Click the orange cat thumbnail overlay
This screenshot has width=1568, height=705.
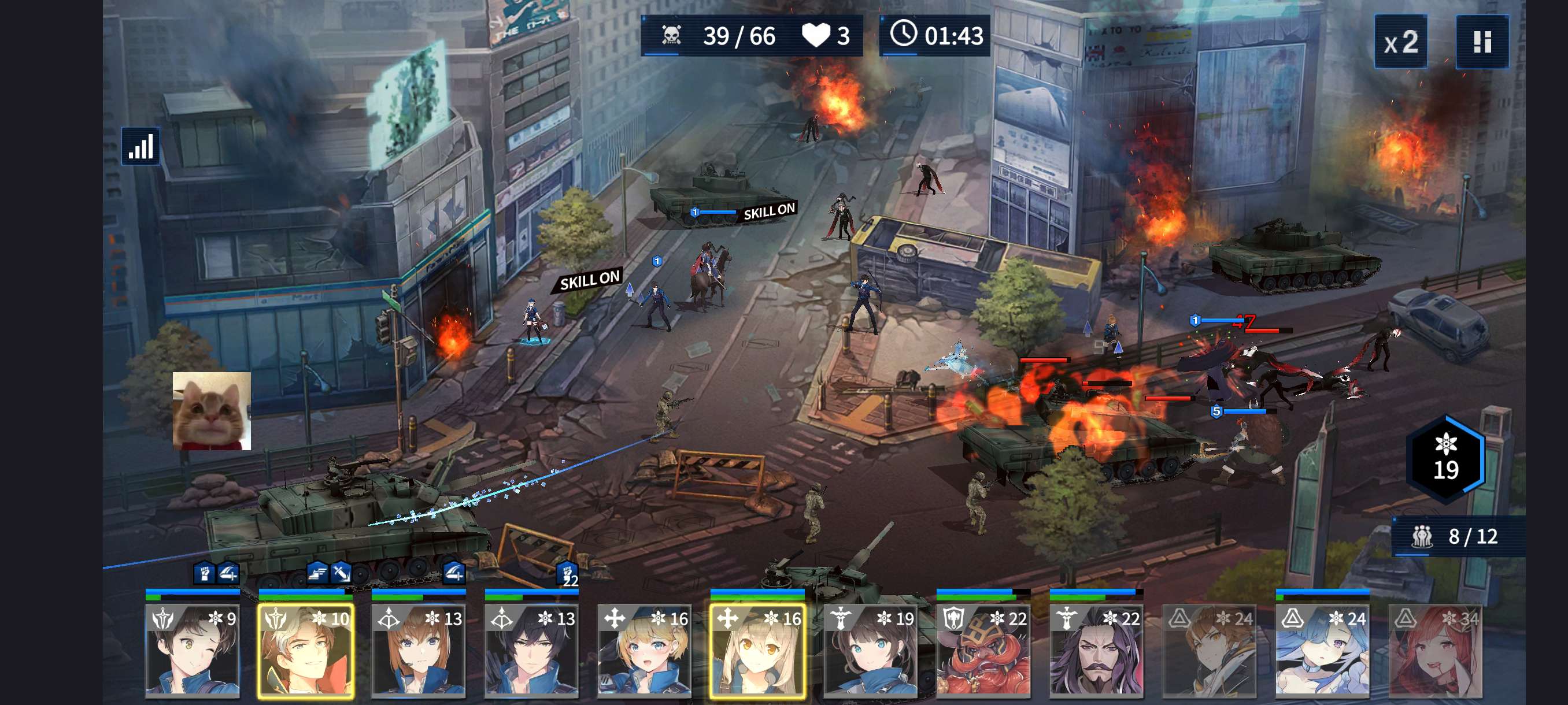click(212, 411)
